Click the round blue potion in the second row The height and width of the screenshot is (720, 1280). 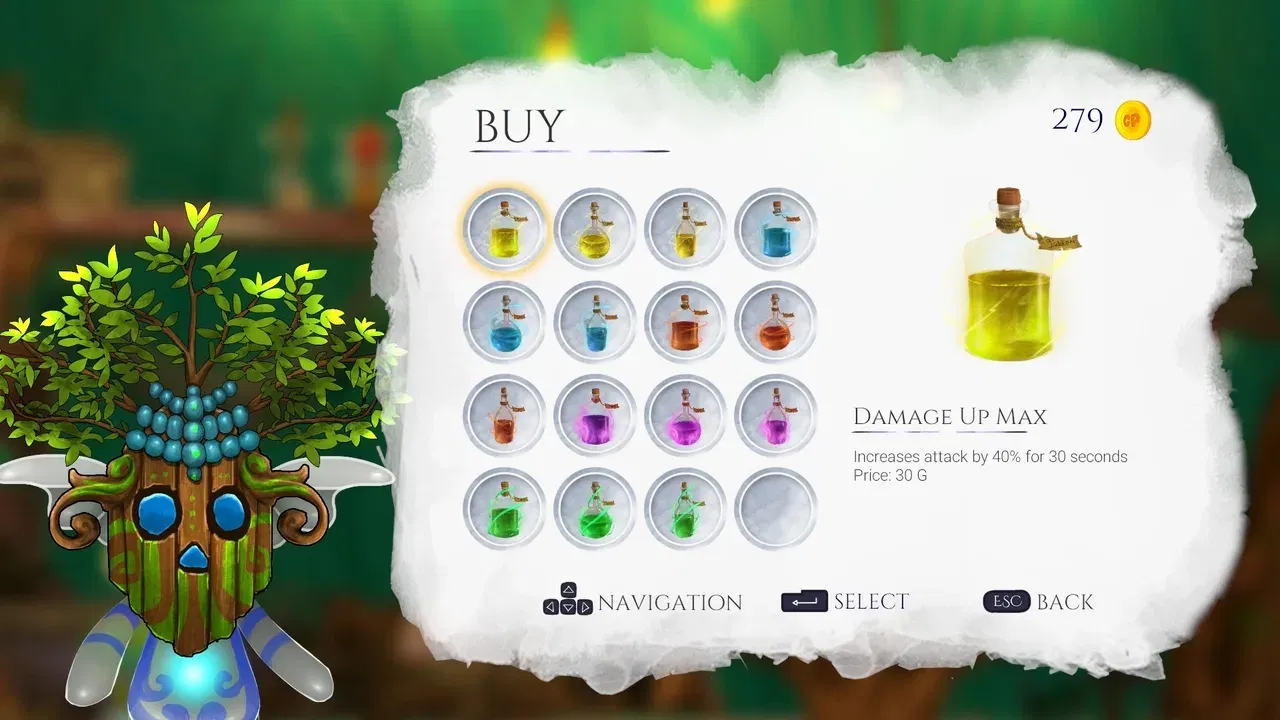pos(503,321)
